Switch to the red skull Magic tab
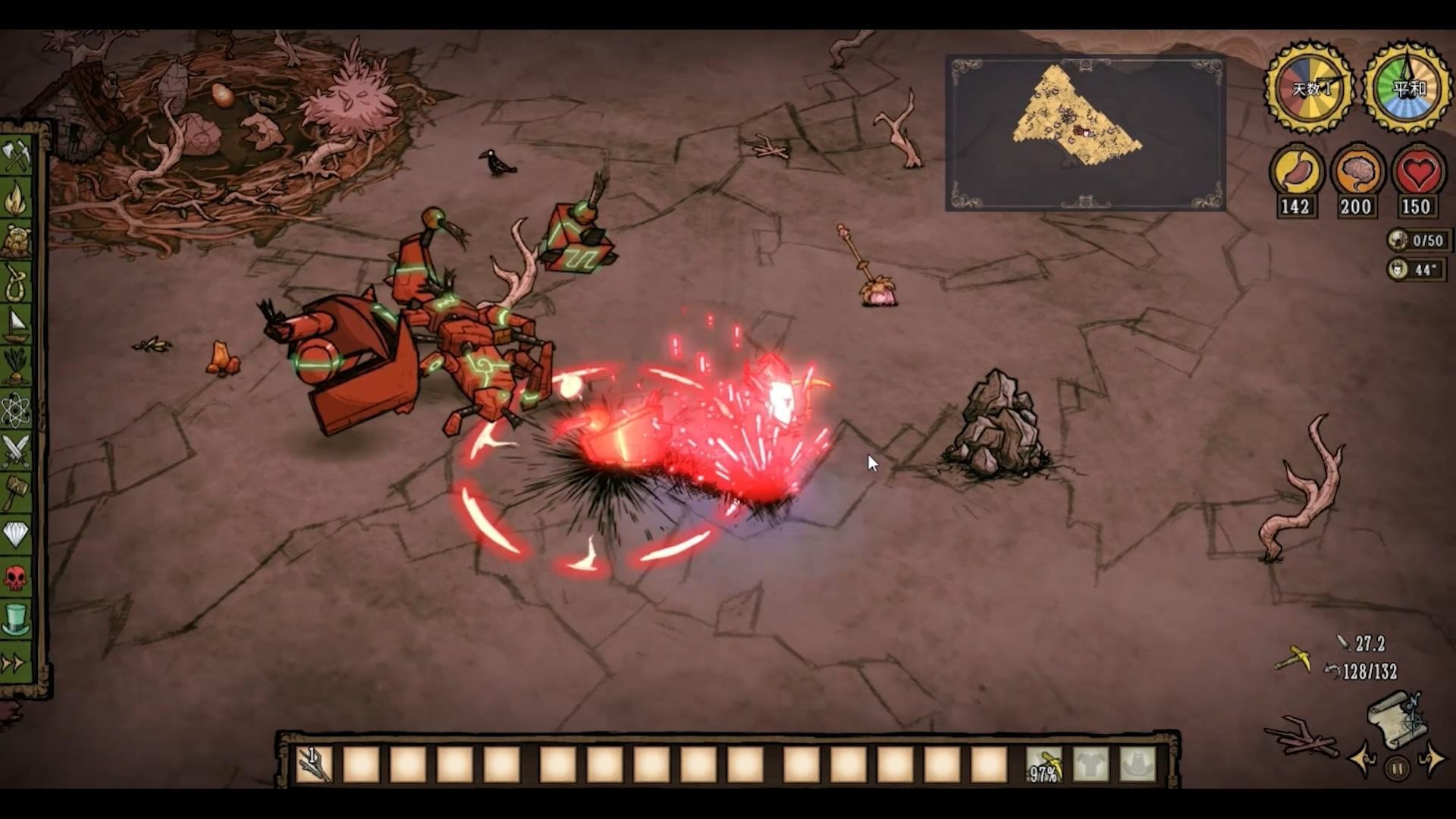Screen dimensions: 1456x819 (16, 578)
